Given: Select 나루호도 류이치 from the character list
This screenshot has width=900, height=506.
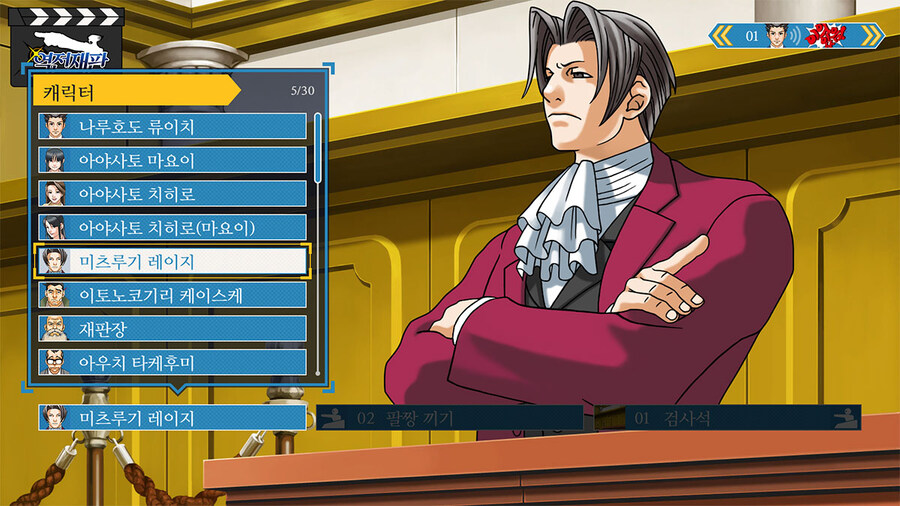Looking at the screenshot, I should (172, 126).
